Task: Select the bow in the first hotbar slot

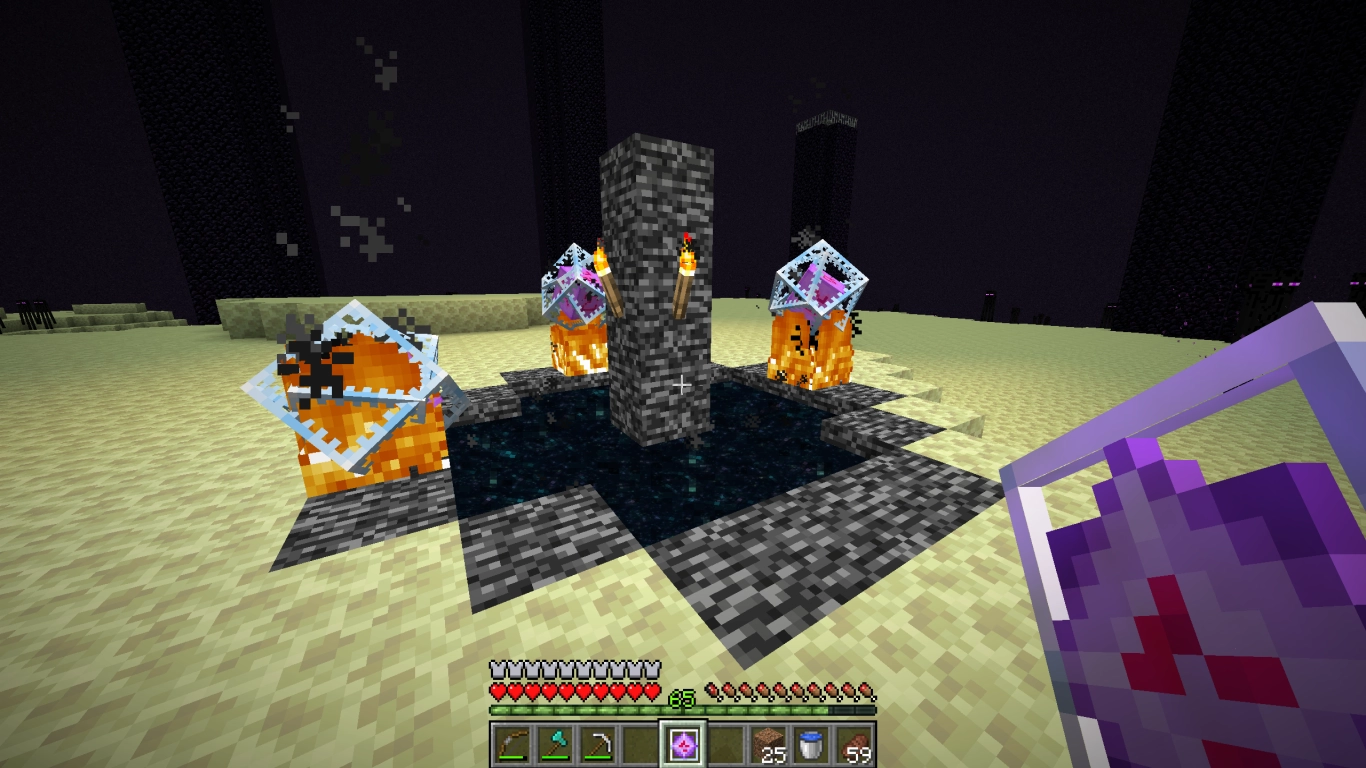Action: [510, 745]
